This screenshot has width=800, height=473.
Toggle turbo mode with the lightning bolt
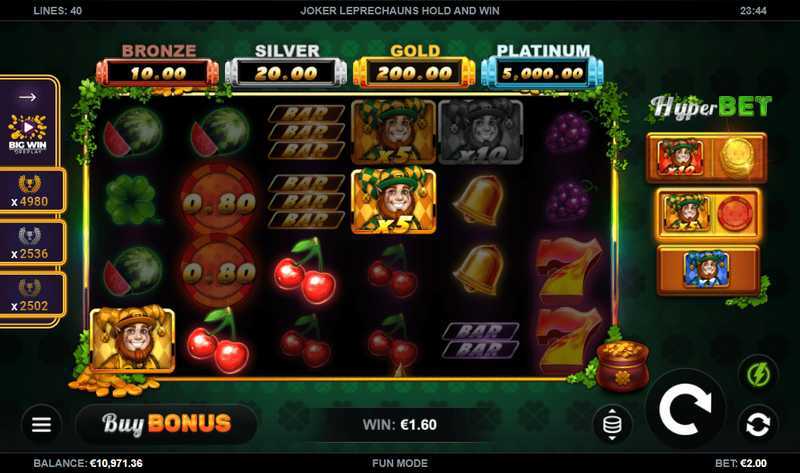(758, 375)
